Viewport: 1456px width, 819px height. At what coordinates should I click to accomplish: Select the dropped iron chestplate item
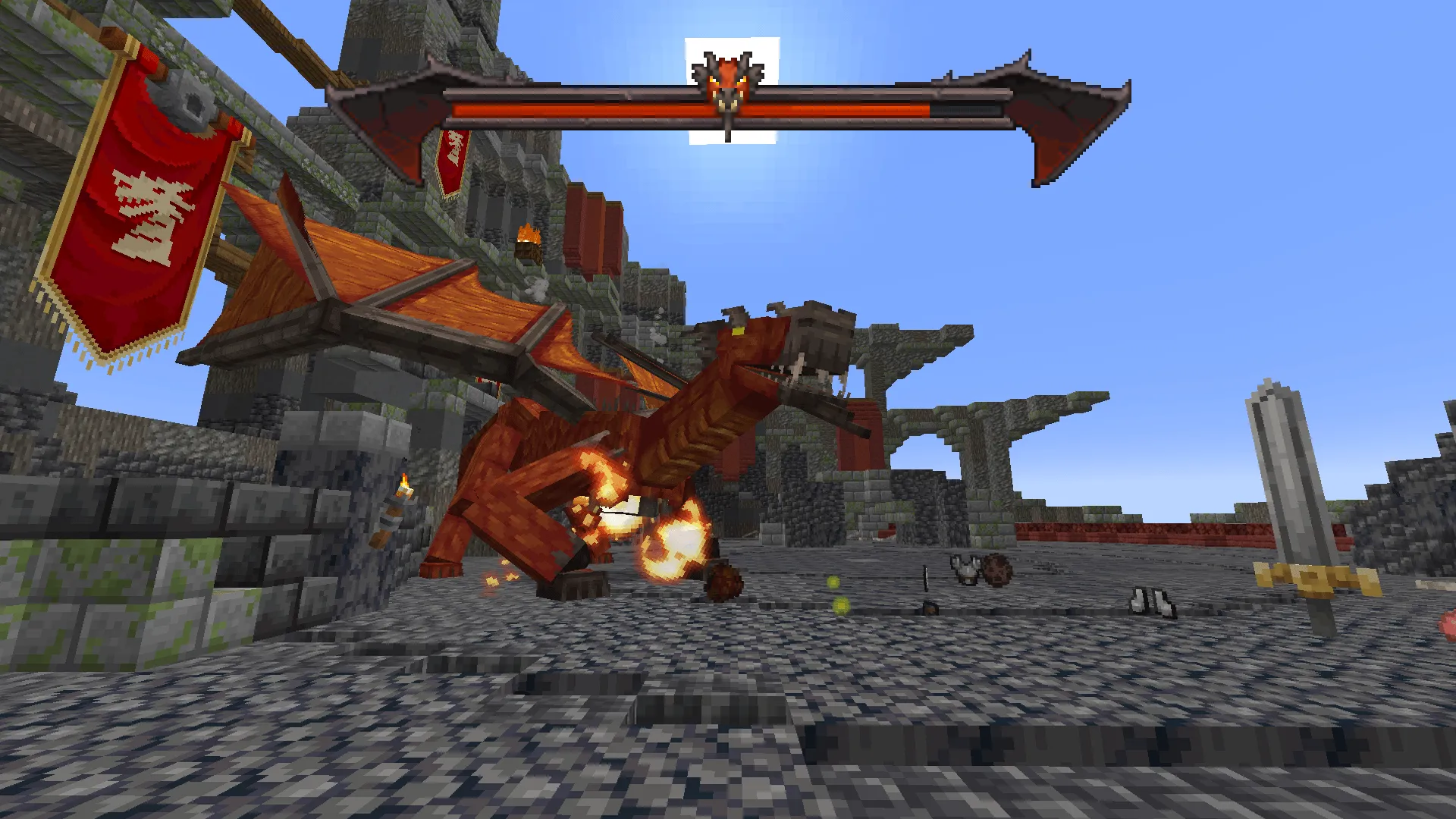click(966, 571)
